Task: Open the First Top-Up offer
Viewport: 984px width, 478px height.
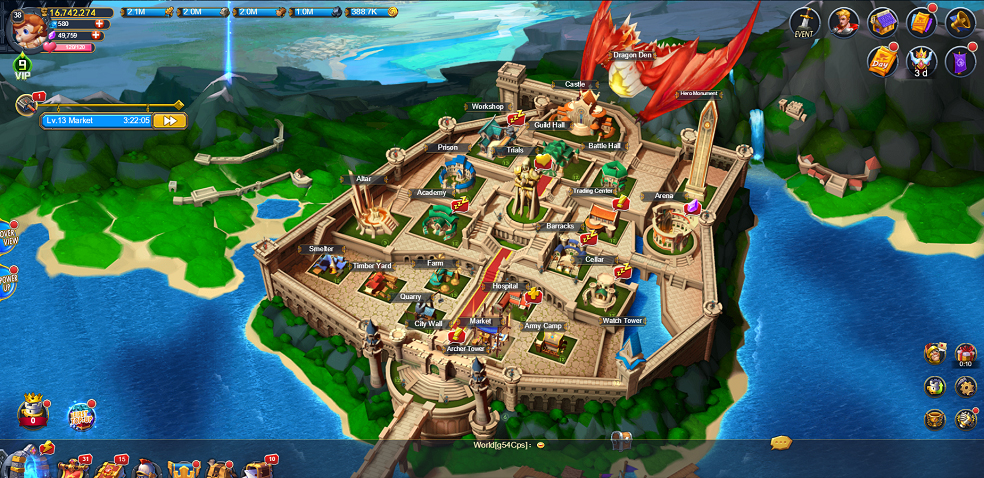Action: (x=81, y=416)
